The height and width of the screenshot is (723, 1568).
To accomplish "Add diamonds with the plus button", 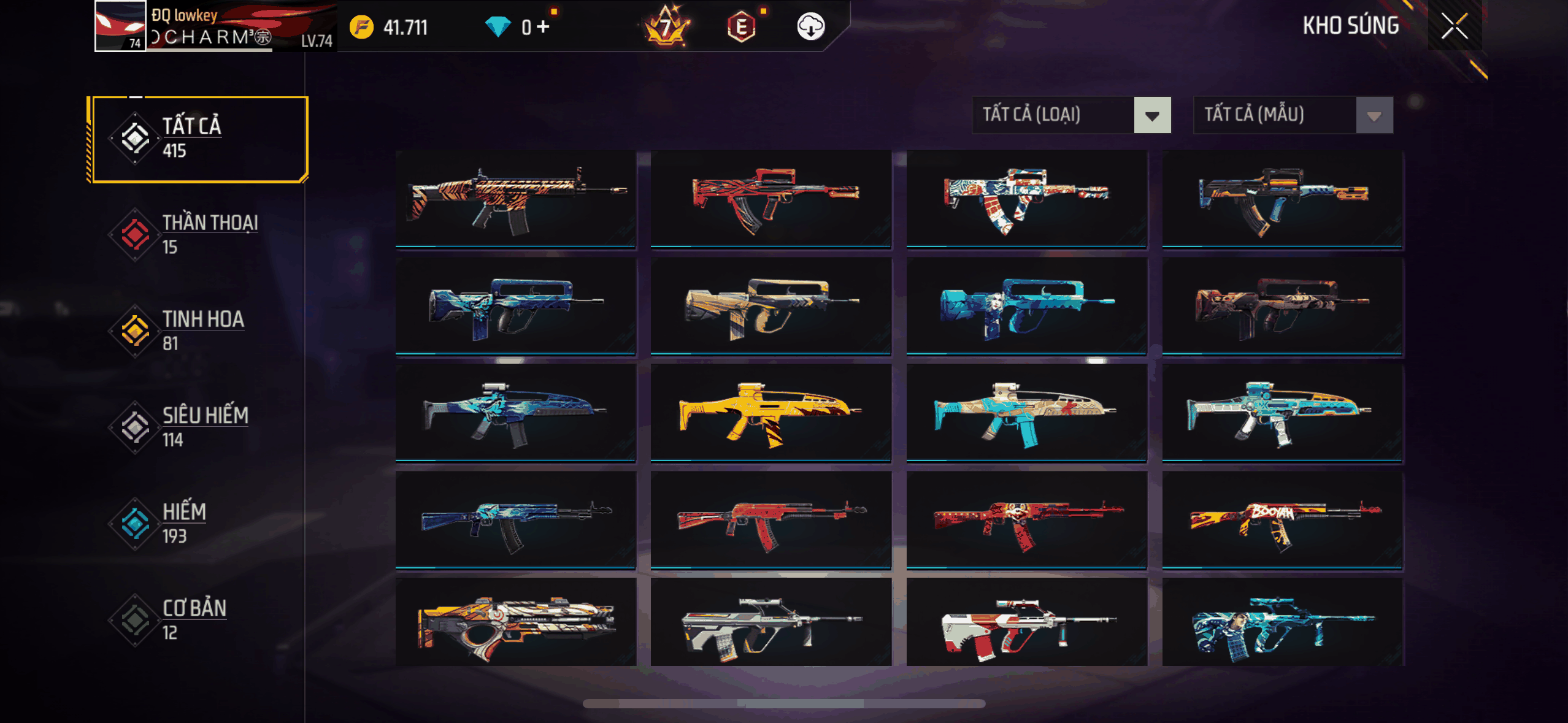I will coord(543,27).
